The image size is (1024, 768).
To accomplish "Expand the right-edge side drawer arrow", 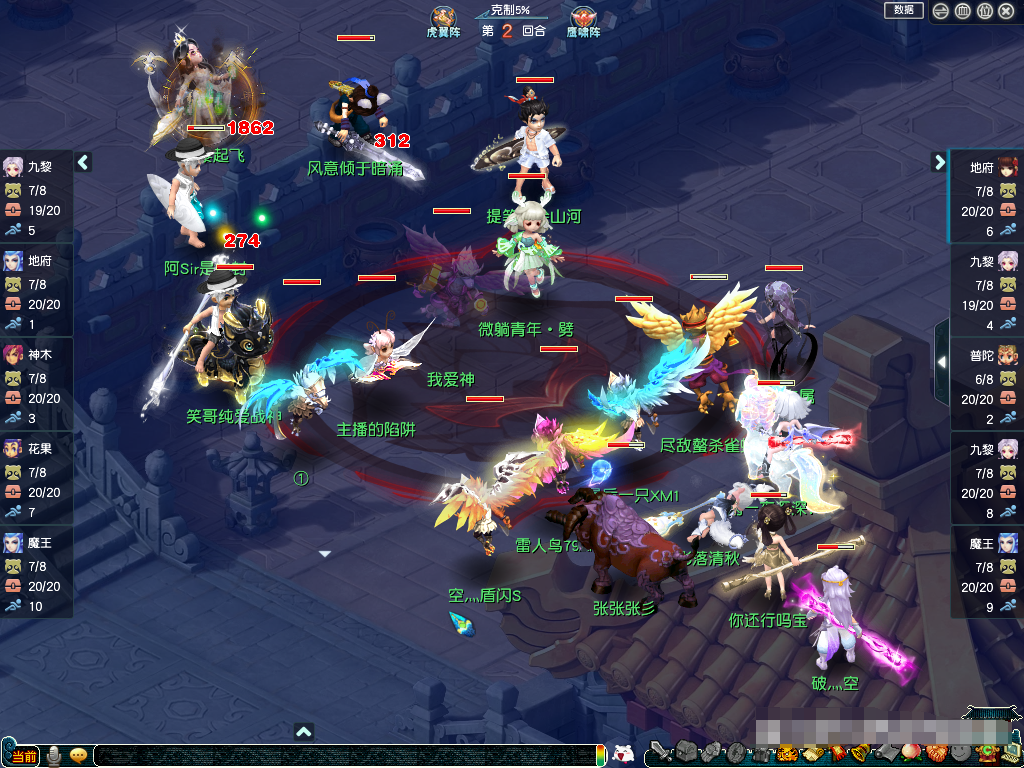I will [x=941, y=362].
